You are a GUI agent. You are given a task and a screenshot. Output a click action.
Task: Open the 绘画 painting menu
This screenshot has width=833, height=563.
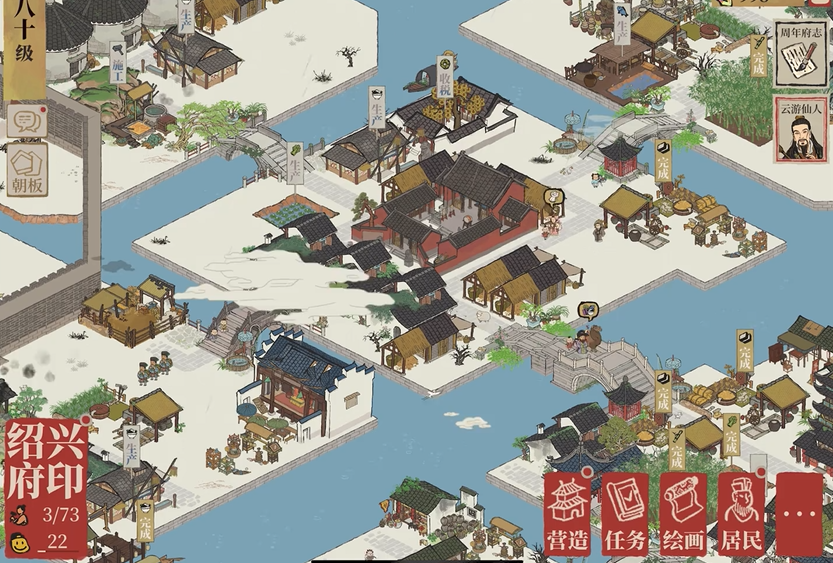tap(684, 513)
